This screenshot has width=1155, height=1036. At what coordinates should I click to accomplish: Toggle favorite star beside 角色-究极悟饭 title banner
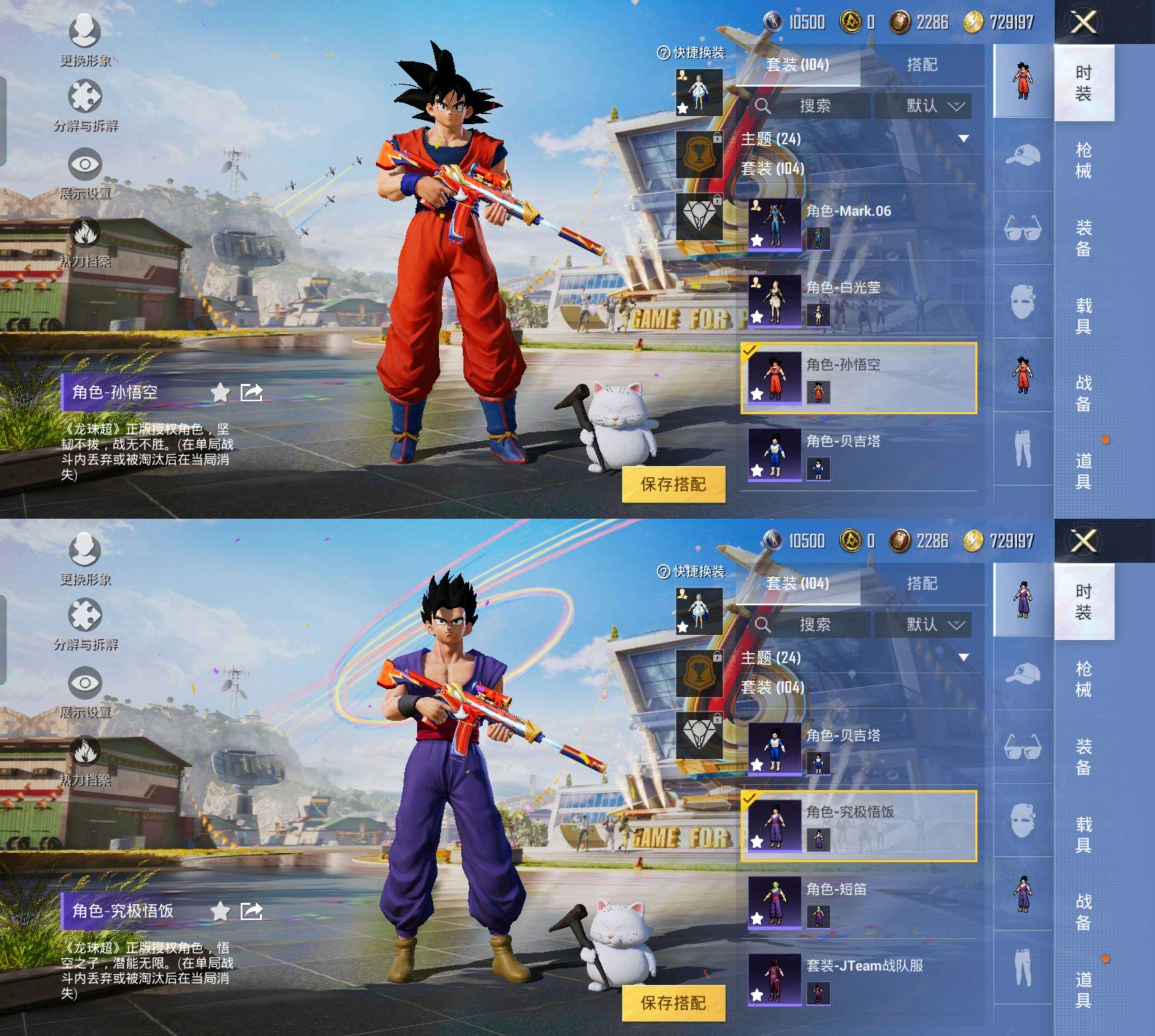tap(220, 911)
